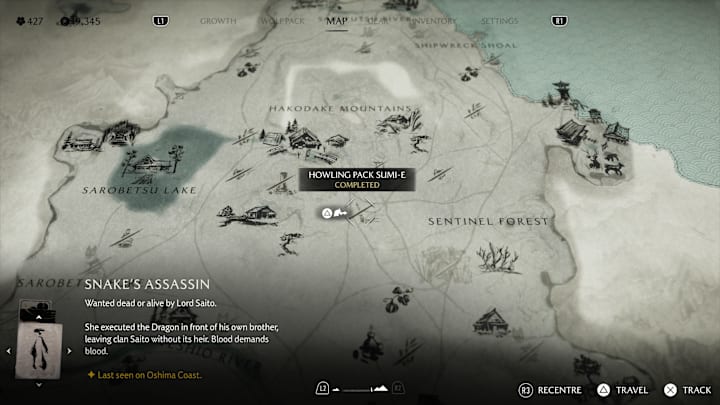Show the next bounty card with right arrow
The height and width of the screenshot is (405, 720).
click(x=69, y=351)
